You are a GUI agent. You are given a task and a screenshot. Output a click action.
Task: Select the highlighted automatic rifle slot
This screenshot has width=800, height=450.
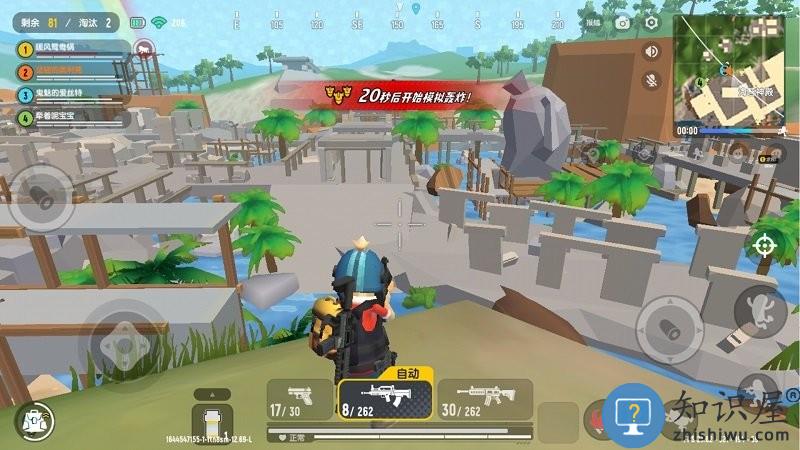tap(385, 398)
